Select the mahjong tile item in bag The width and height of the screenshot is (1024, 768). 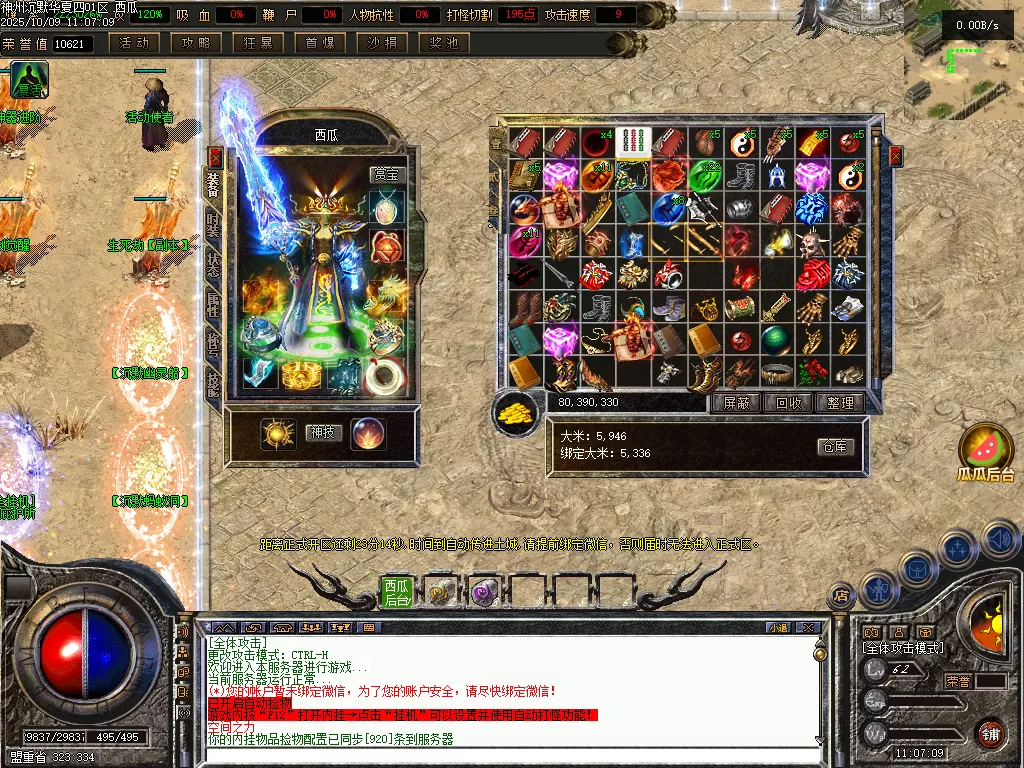pos(634,142)
